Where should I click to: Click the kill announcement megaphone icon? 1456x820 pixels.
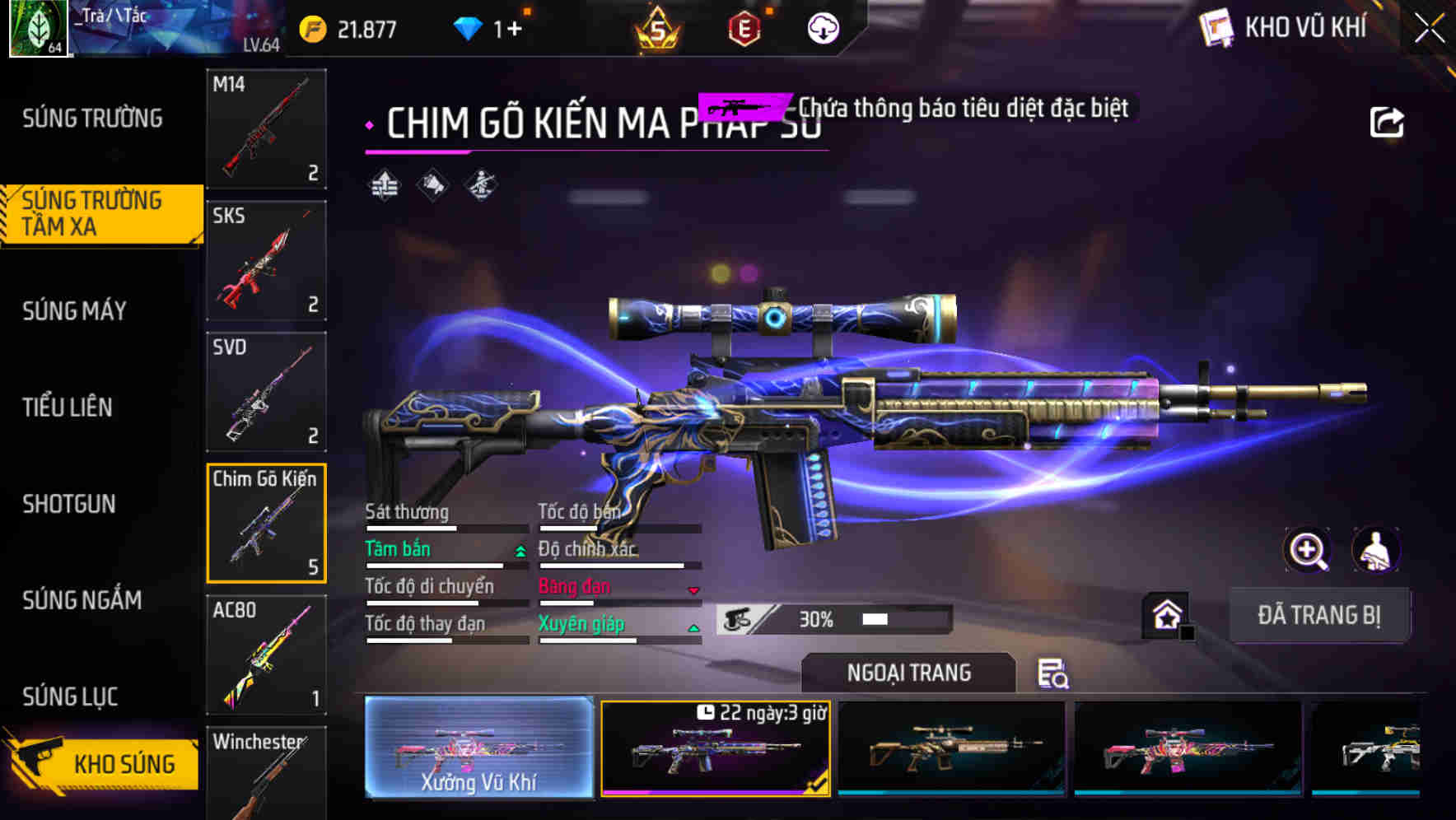[432, 185]
